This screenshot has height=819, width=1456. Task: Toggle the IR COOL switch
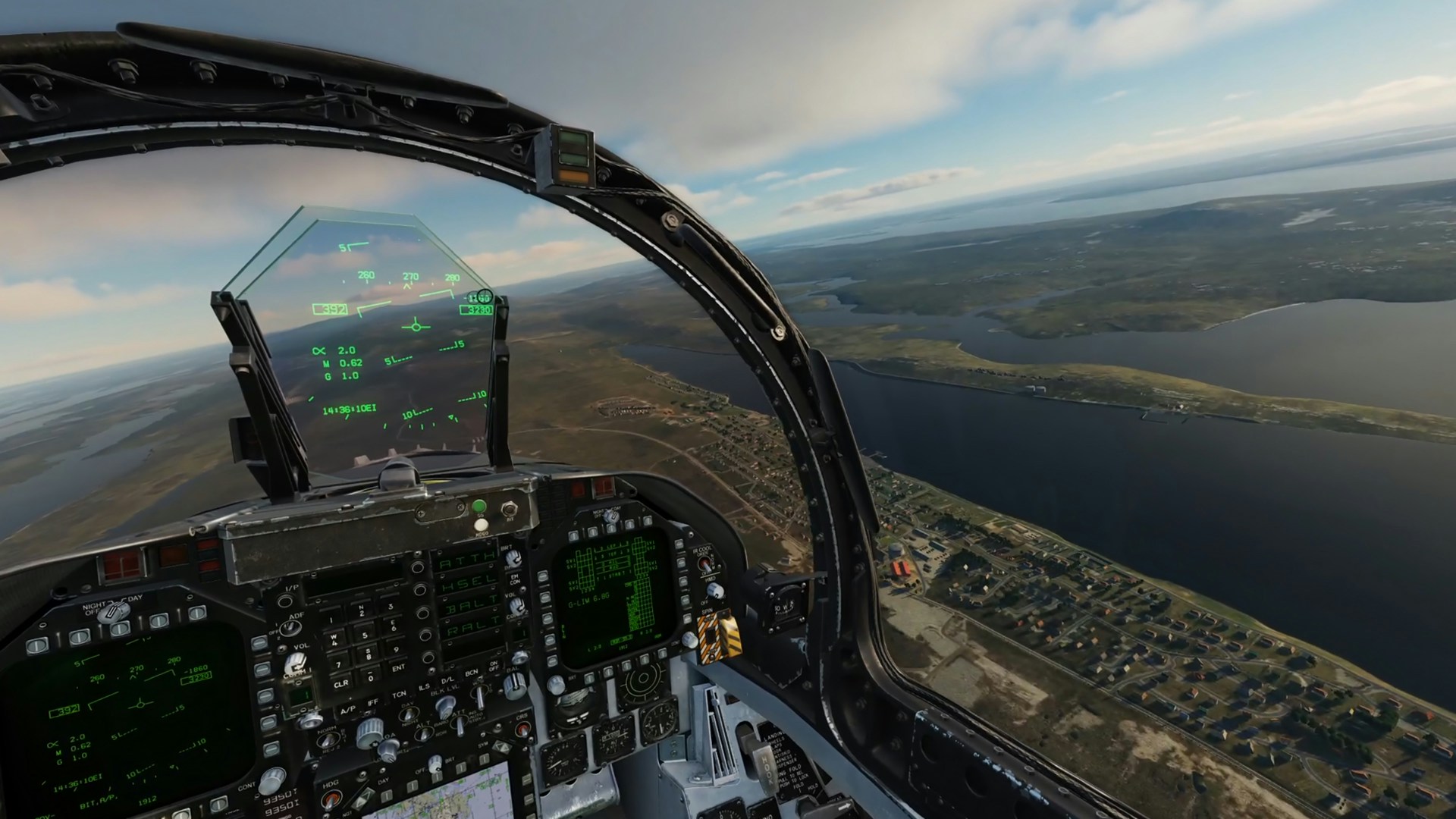pyautogui.click(x=704, y=563)
